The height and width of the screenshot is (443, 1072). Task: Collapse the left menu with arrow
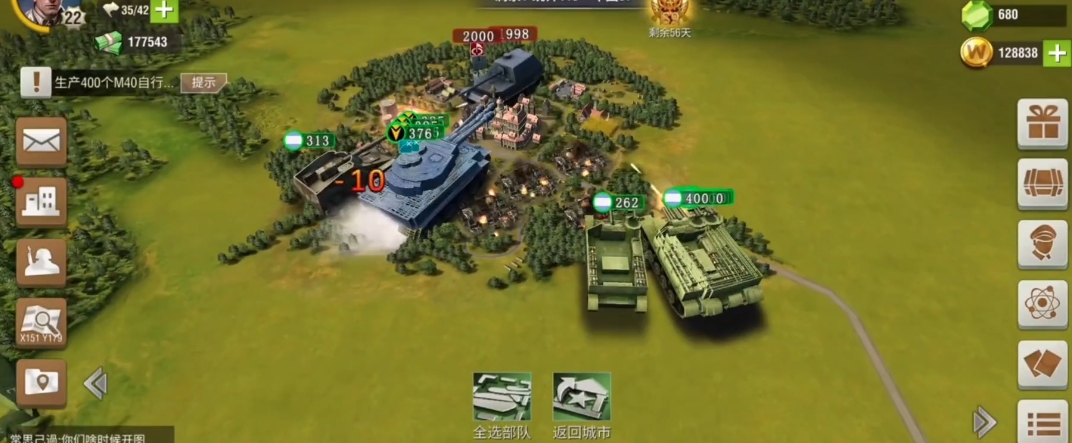(95, 383)
